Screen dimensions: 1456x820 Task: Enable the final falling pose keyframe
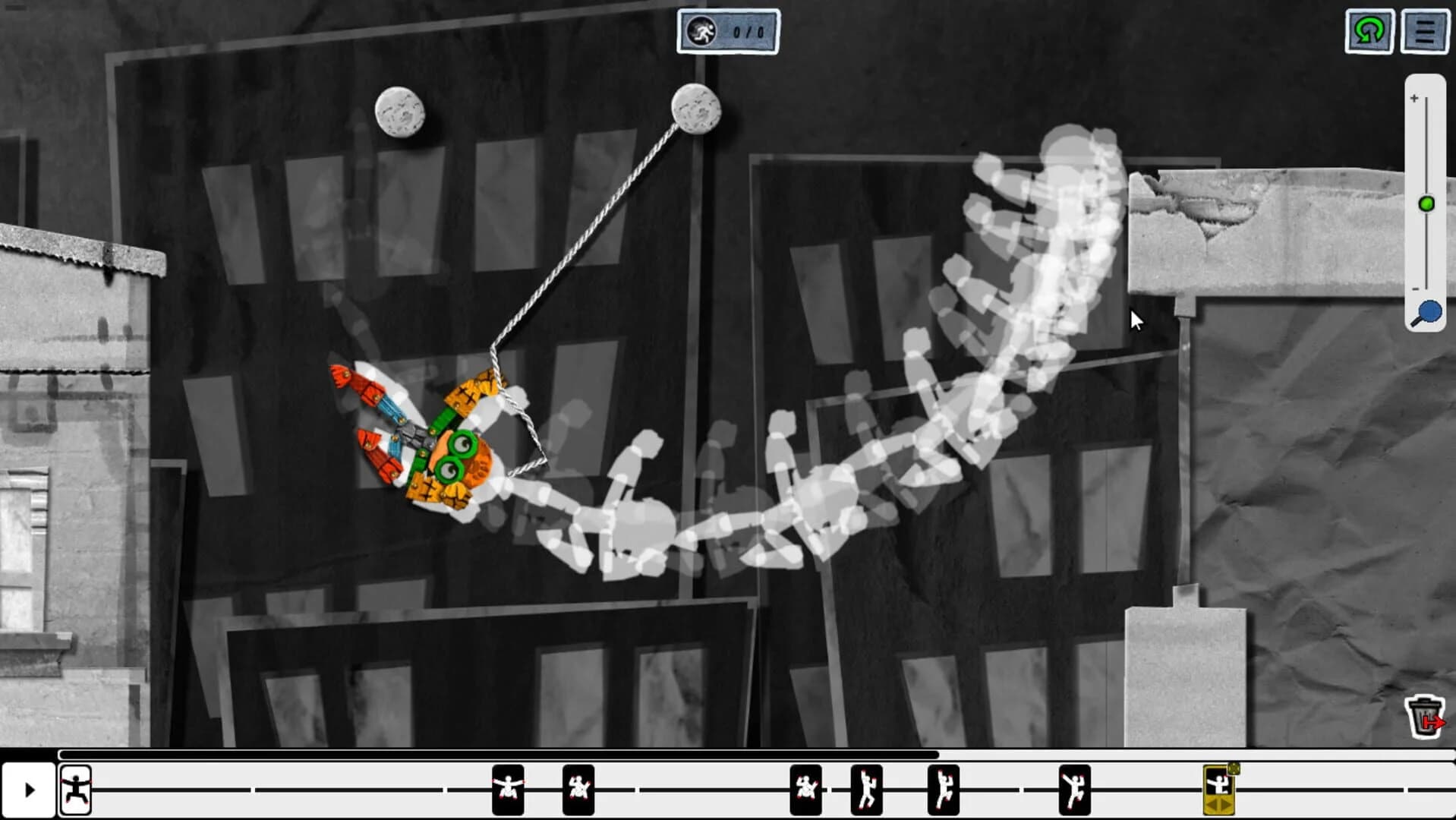tap(1075, 790)
